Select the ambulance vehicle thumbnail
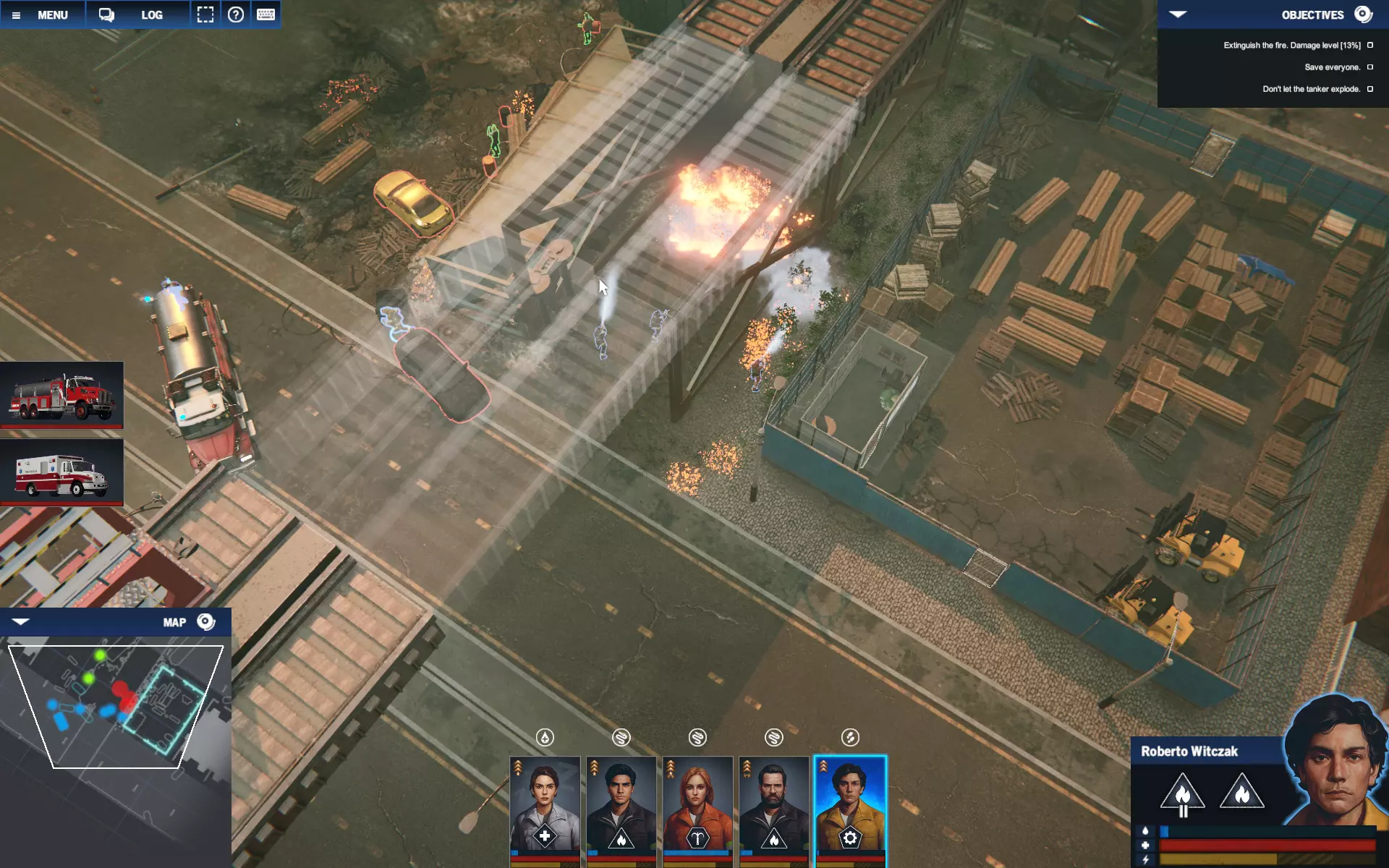The image size is (1389, 868). click(x=61, y=473)
